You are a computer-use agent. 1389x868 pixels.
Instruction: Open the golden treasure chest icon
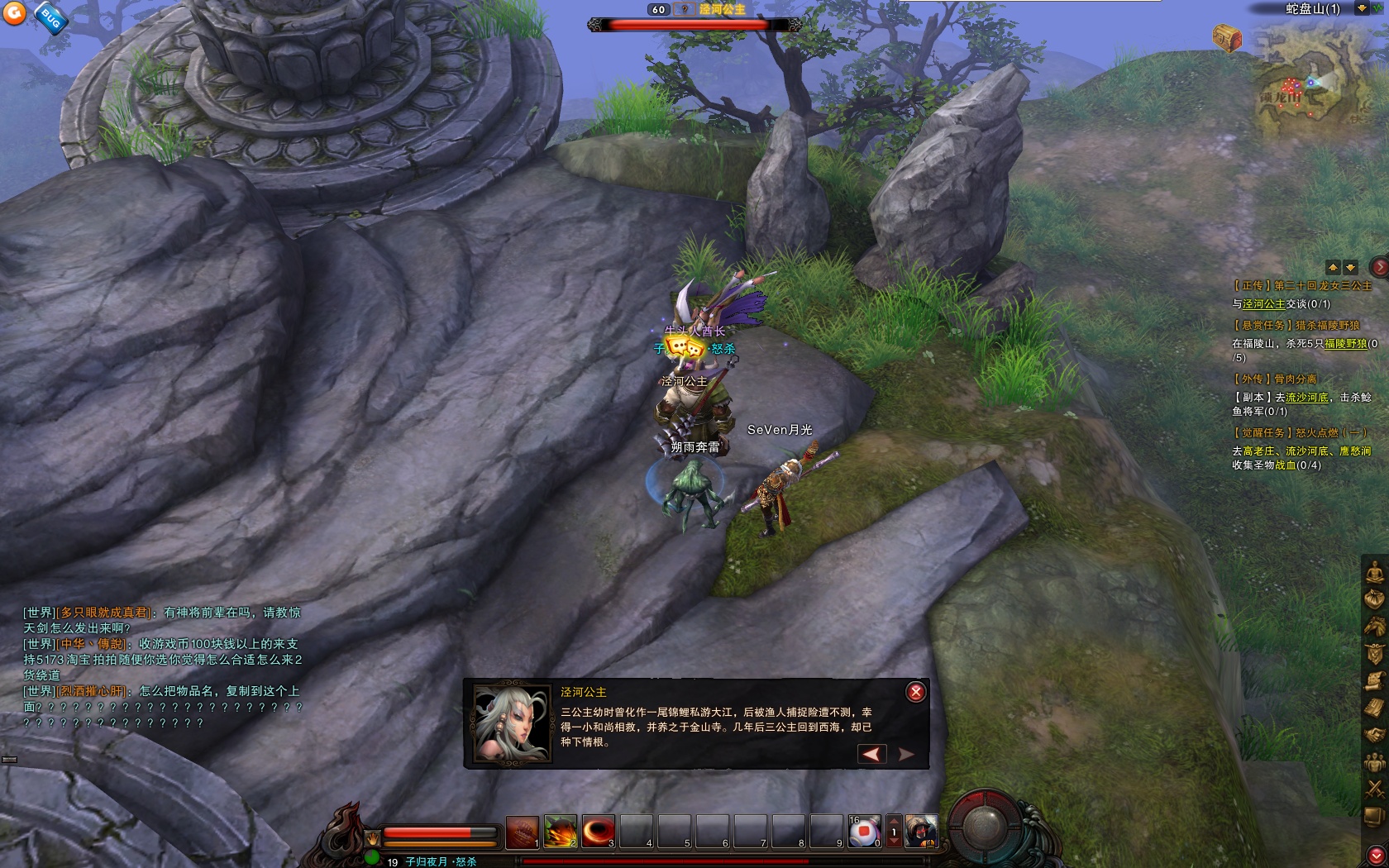click(1227, 37)
